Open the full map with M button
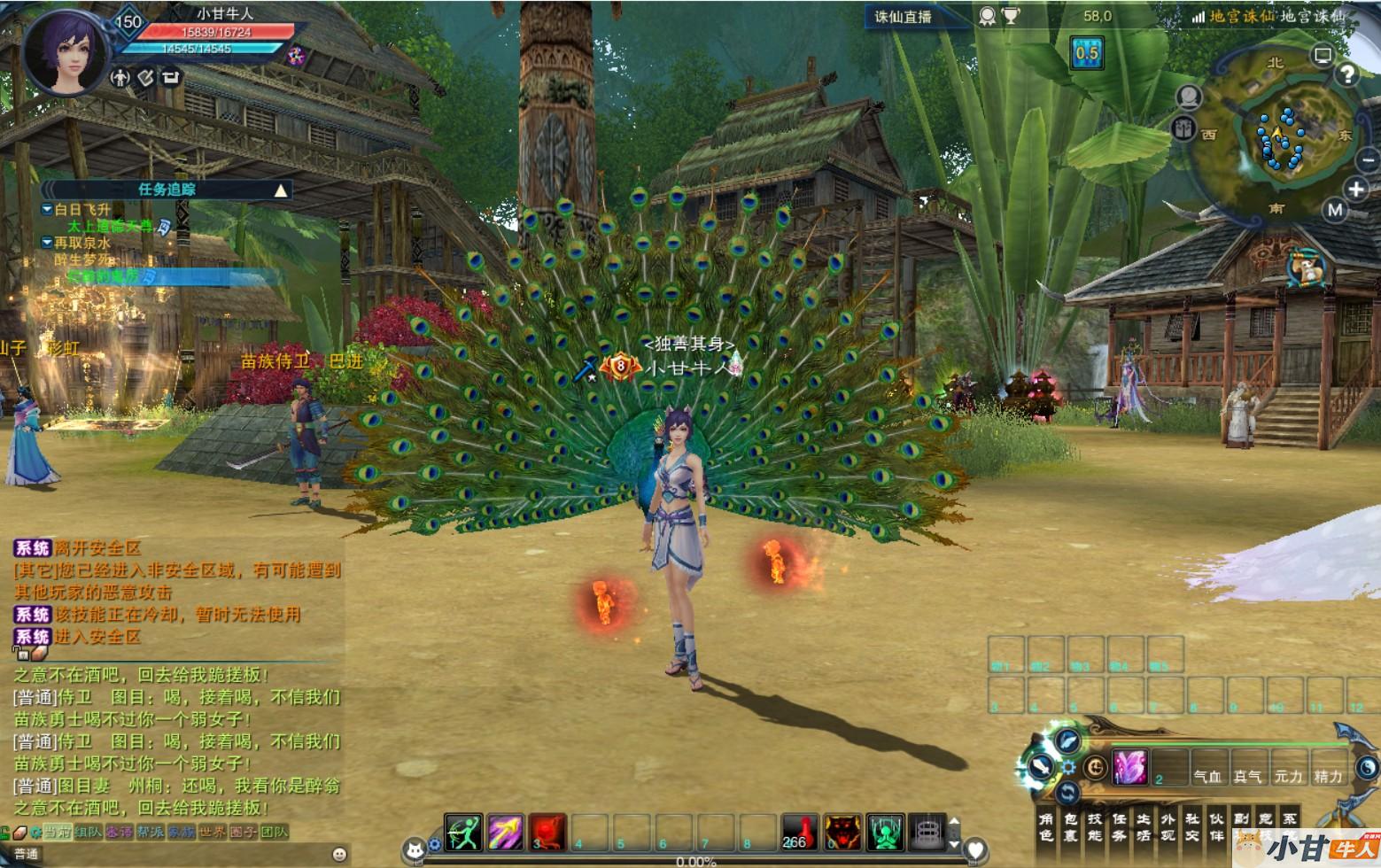Screen dimensions: 1381x868 [x=1335, y=210]
